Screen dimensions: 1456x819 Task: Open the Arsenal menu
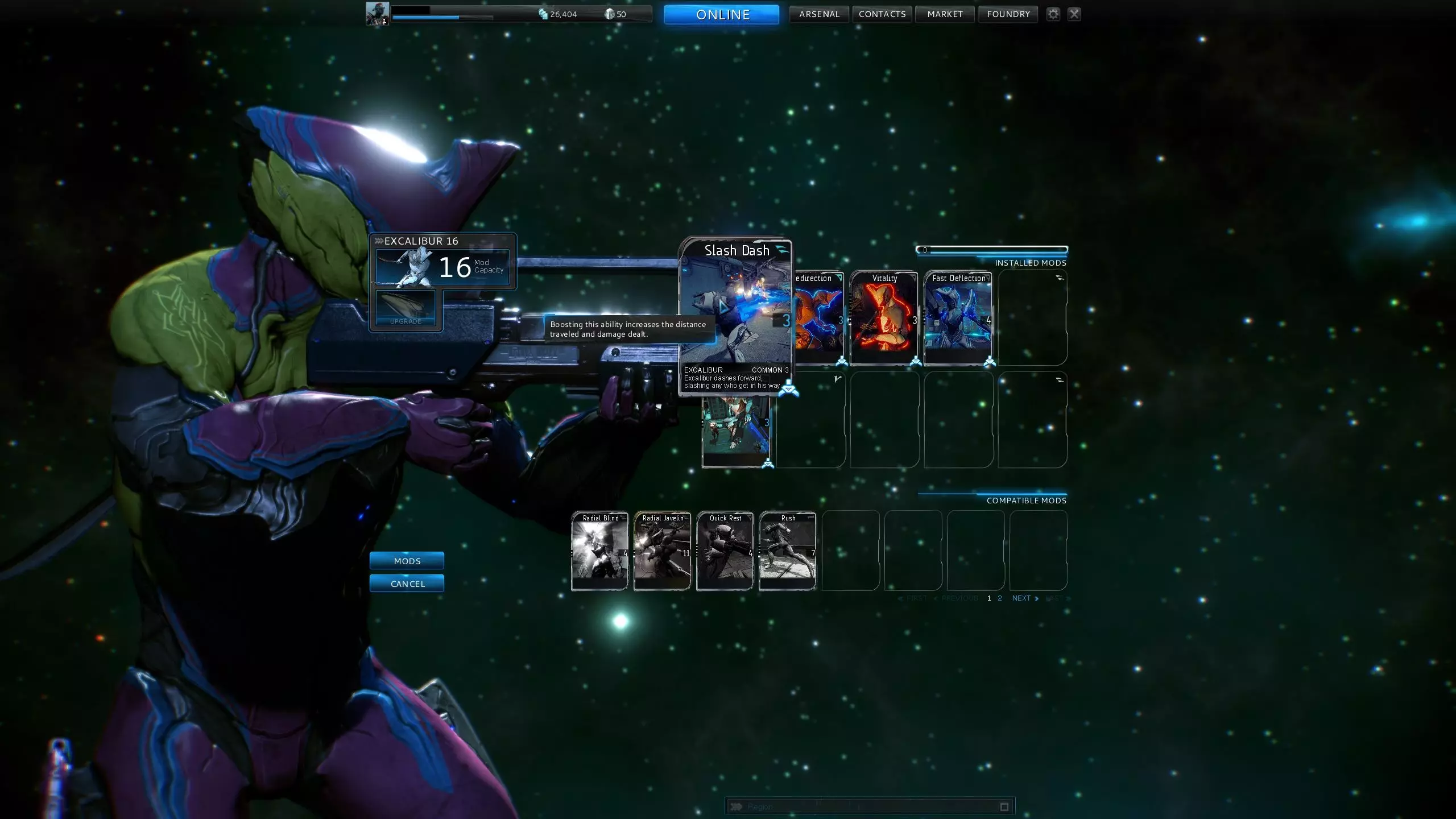pos(819,14)
